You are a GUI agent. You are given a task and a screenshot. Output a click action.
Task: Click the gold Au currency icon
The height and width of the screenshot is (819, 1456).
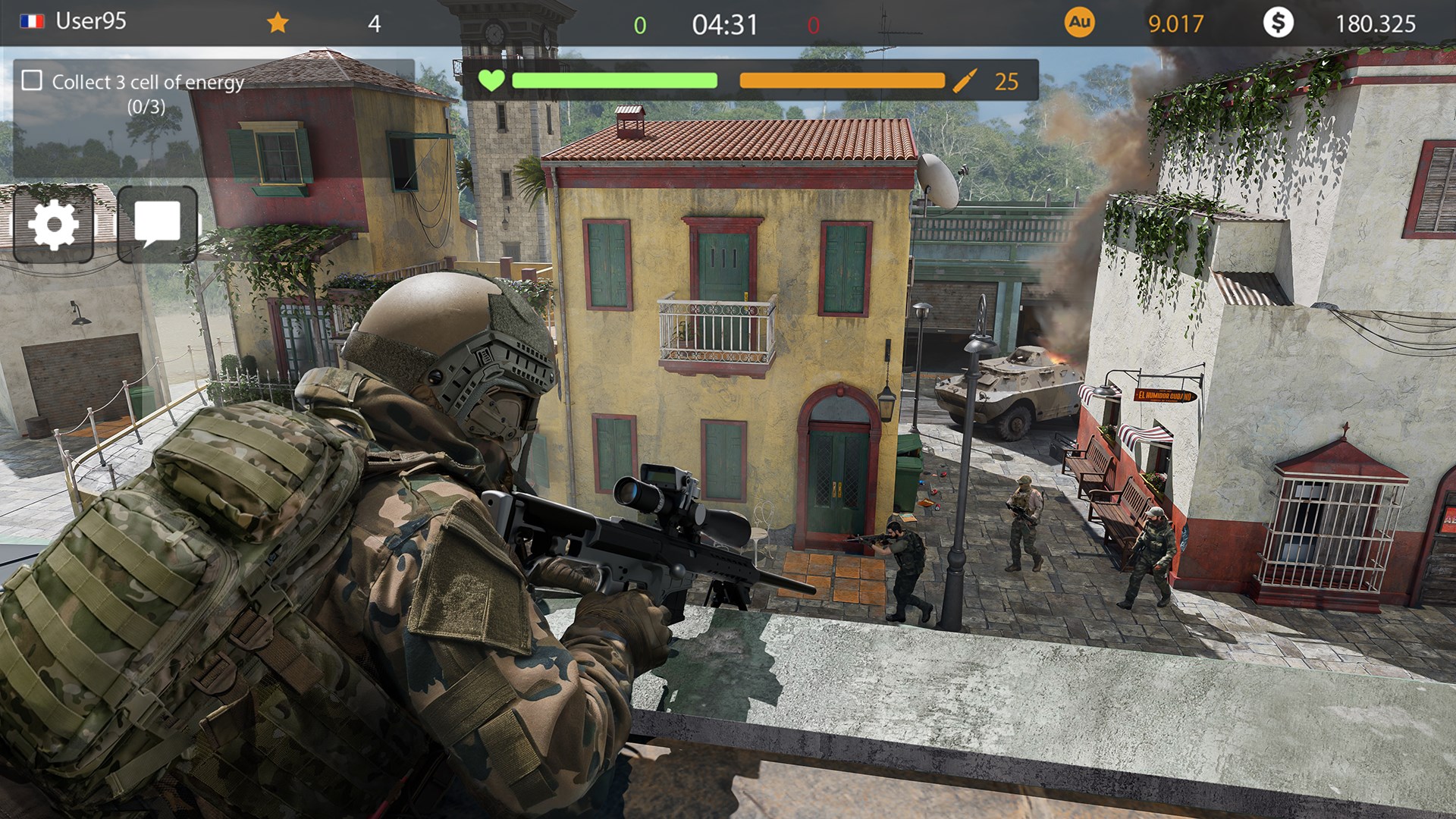(x=1079, y=23)
